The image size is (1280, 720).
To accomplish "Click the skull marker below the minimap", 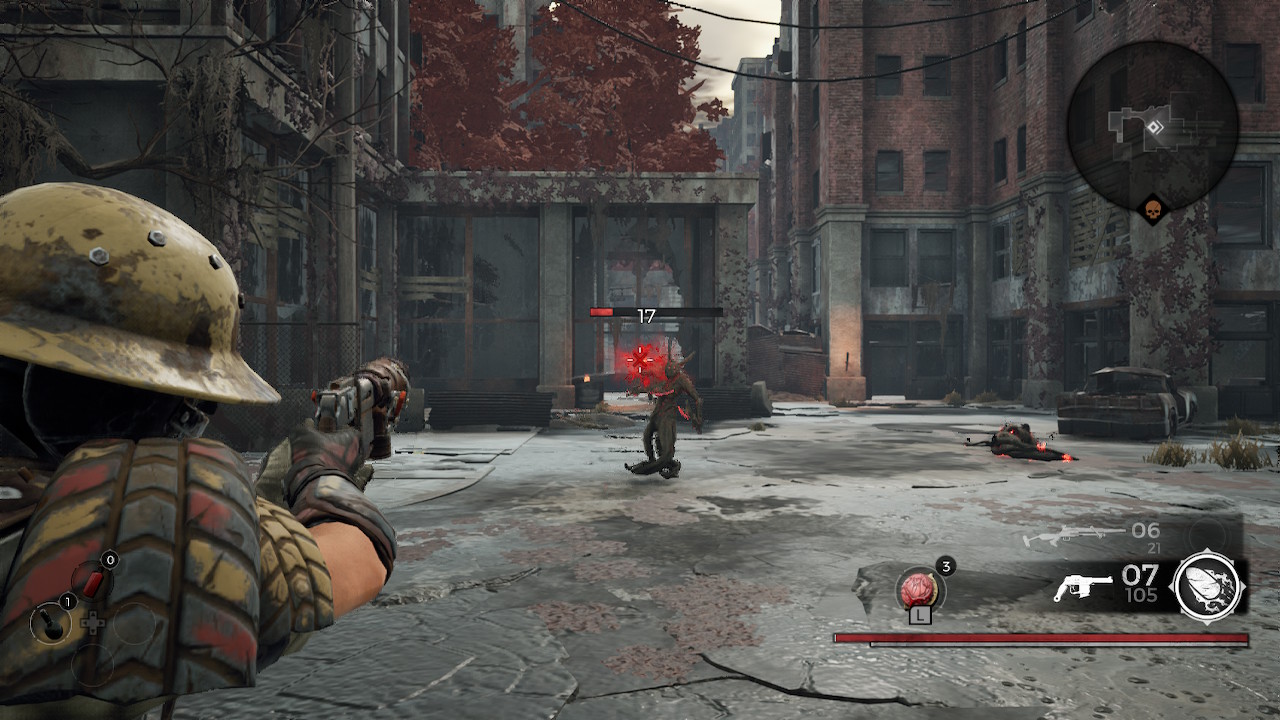I will click(x=1153, y=210).
